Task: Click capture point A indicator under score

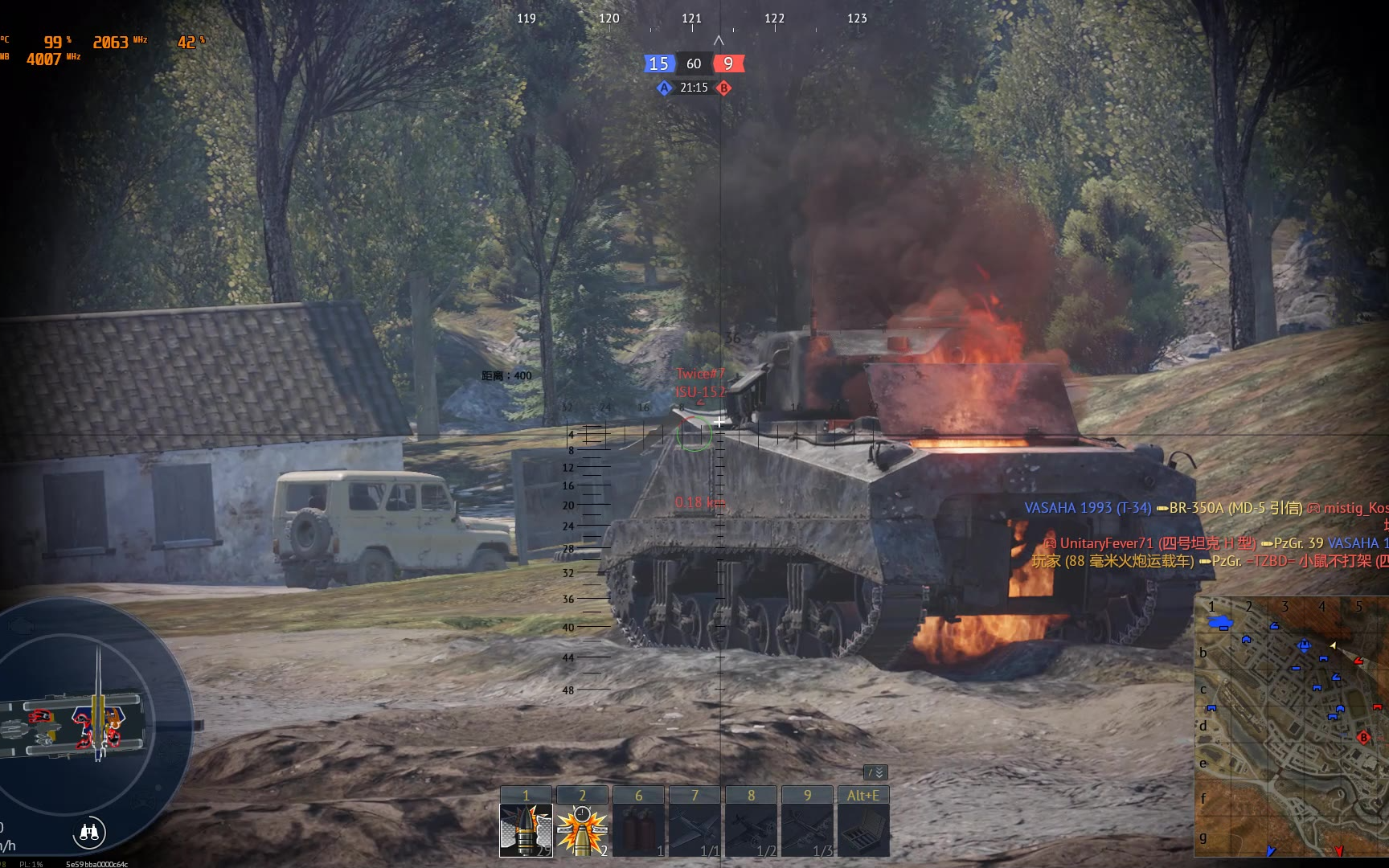Action: pyautogui.click(x=663, y=88)
